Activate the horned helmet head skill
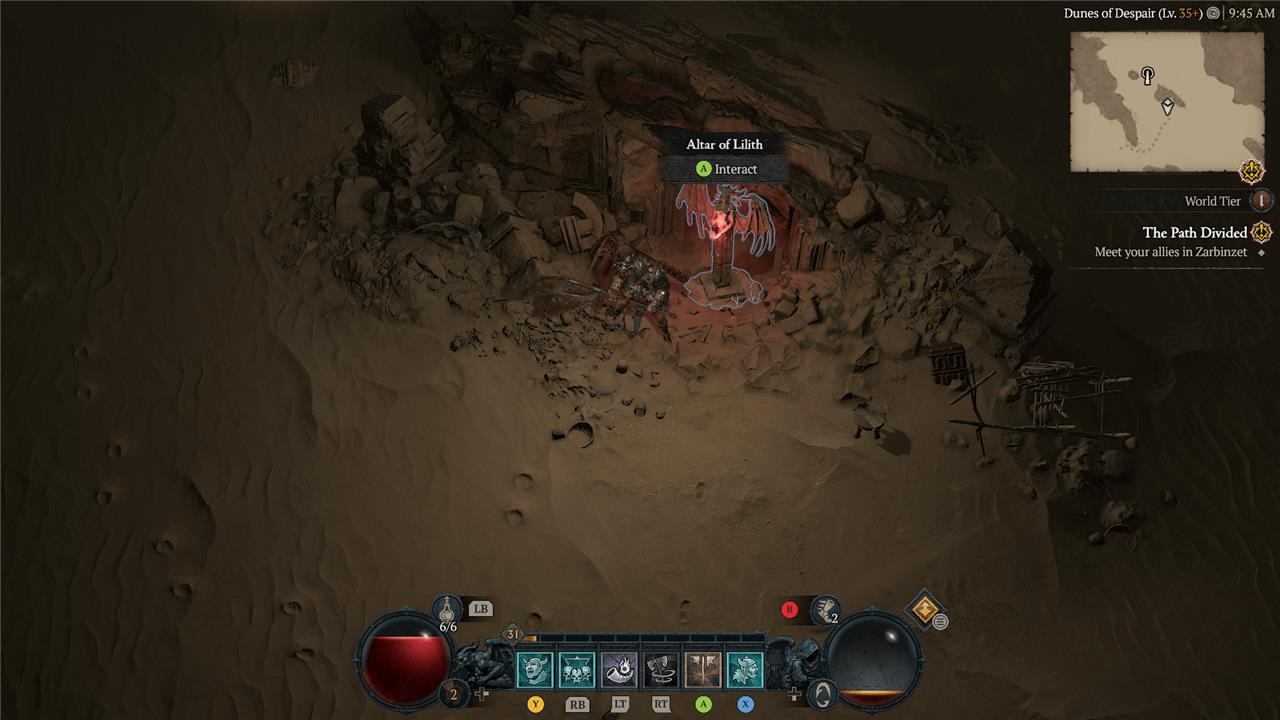Screen dimensions: 1280x720 pyautogui.click(x=745, y=670)
